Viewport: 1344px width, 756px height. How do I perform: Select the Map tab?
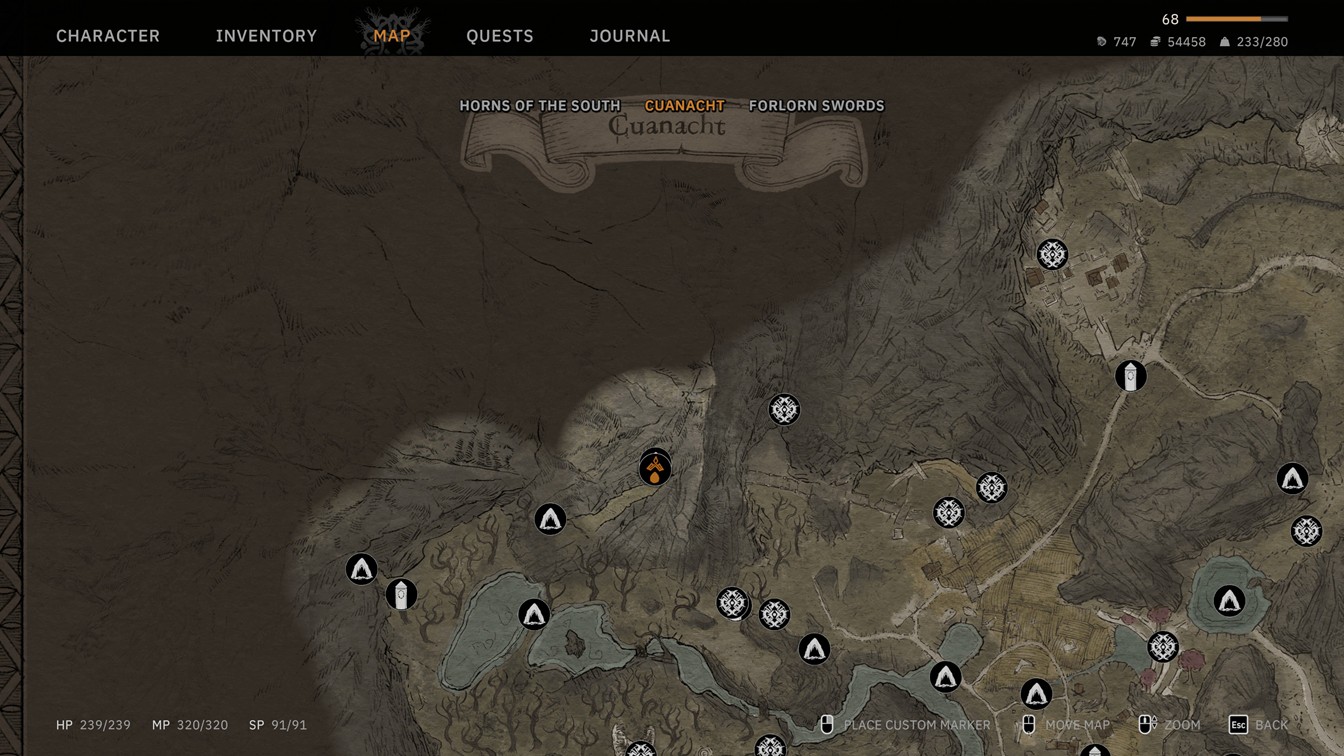[x=392, y=36]
